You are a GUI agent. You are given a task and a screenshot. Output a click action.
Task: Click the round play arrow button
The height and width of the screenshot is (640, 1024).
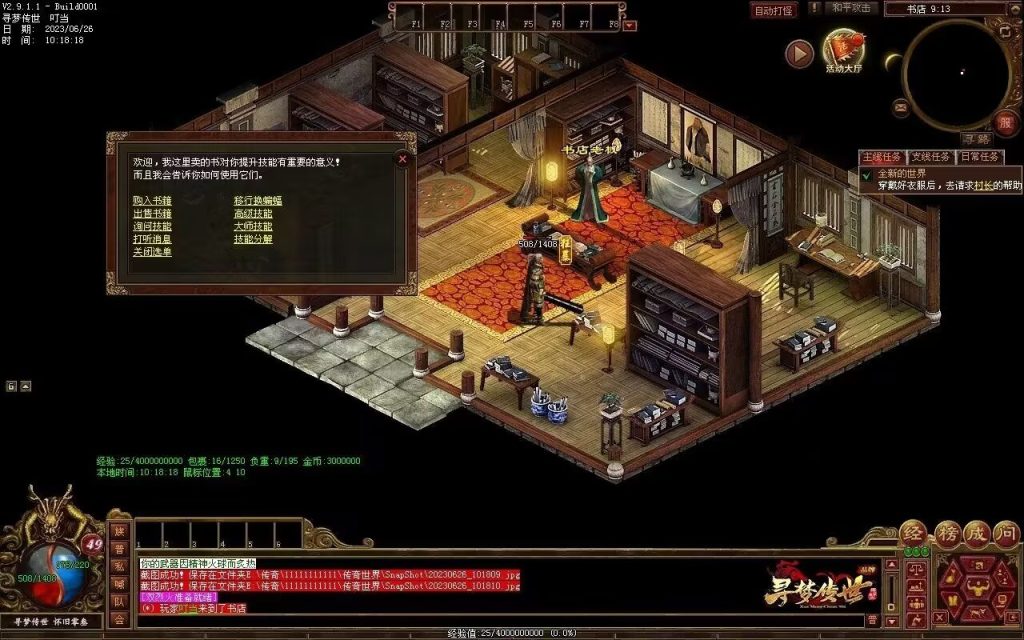point(799,54)
